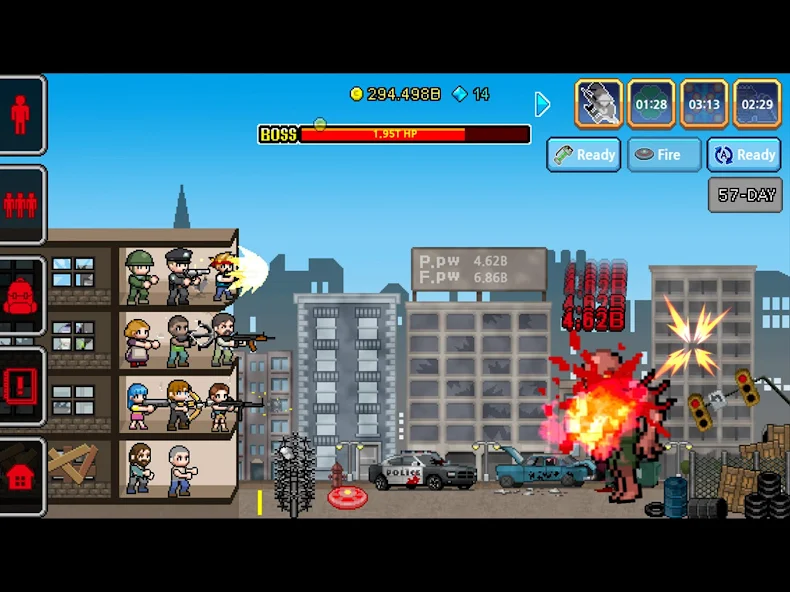This screenshot has height=592, width=790.
Task: Select the skill on cooldown at 03:13
Action: [x=704, y=104]
